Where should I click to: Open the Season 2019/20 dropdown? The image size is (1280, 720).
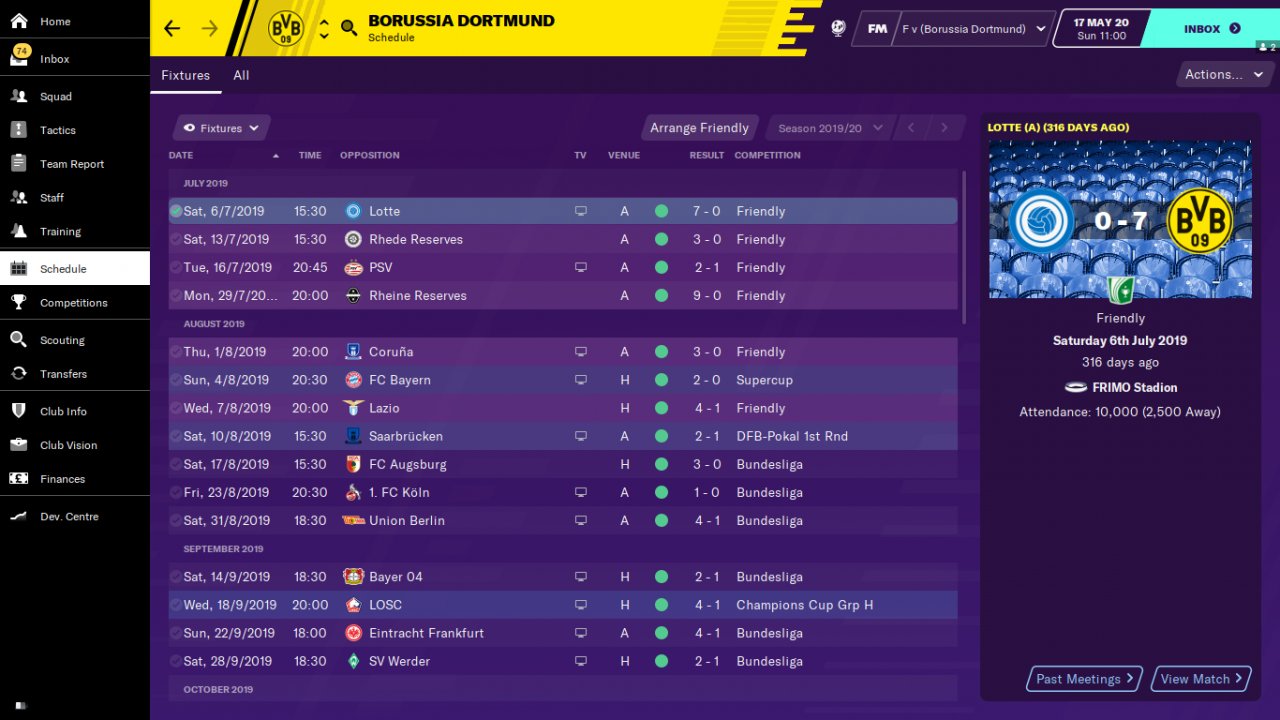click(x=830, y=128)
